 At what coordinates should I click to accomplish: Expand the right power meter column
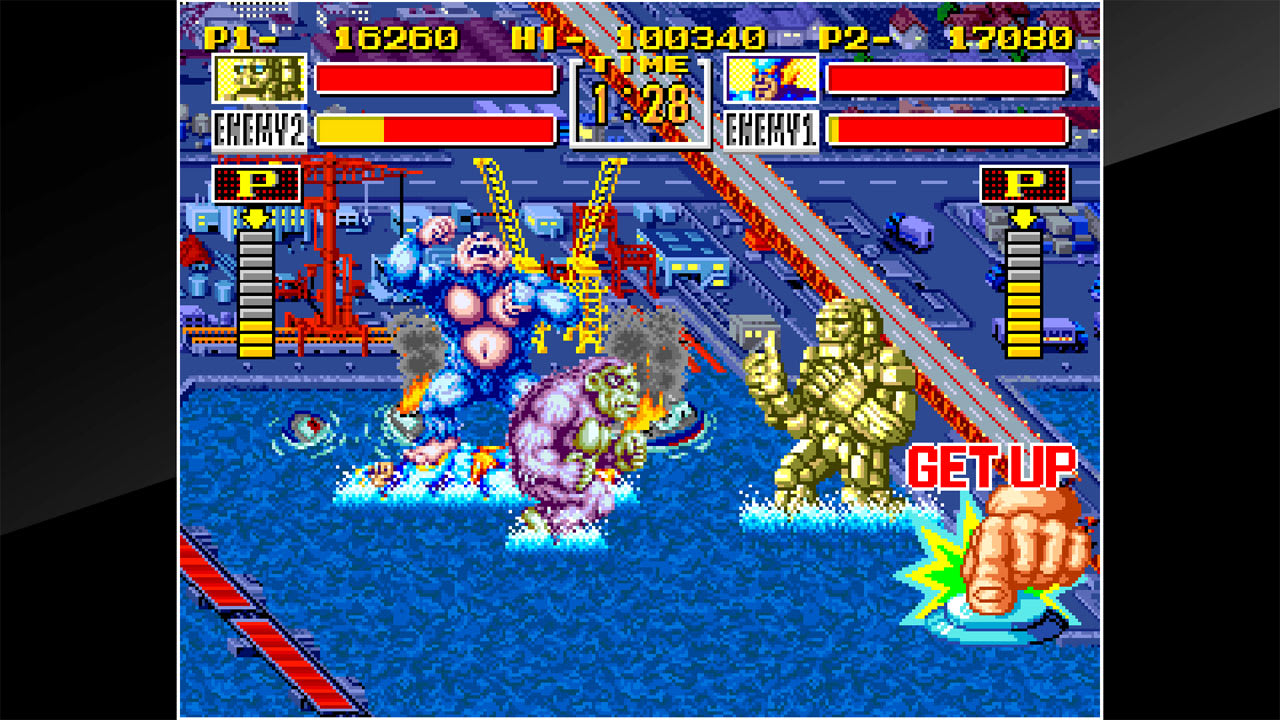1022,295
